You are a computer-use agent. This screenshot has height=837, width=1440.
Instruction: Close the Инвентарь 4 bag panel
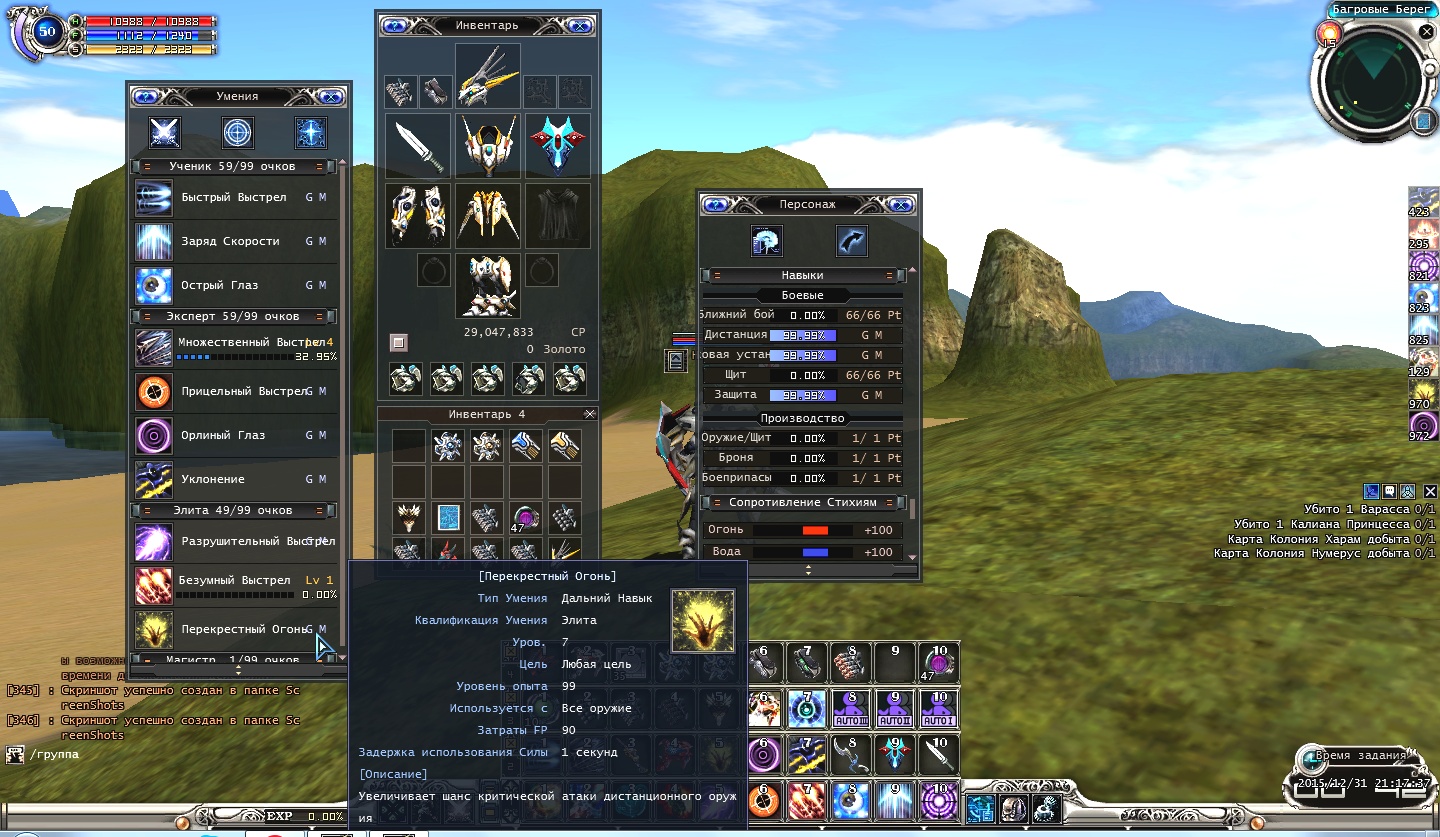pos(589,414)
